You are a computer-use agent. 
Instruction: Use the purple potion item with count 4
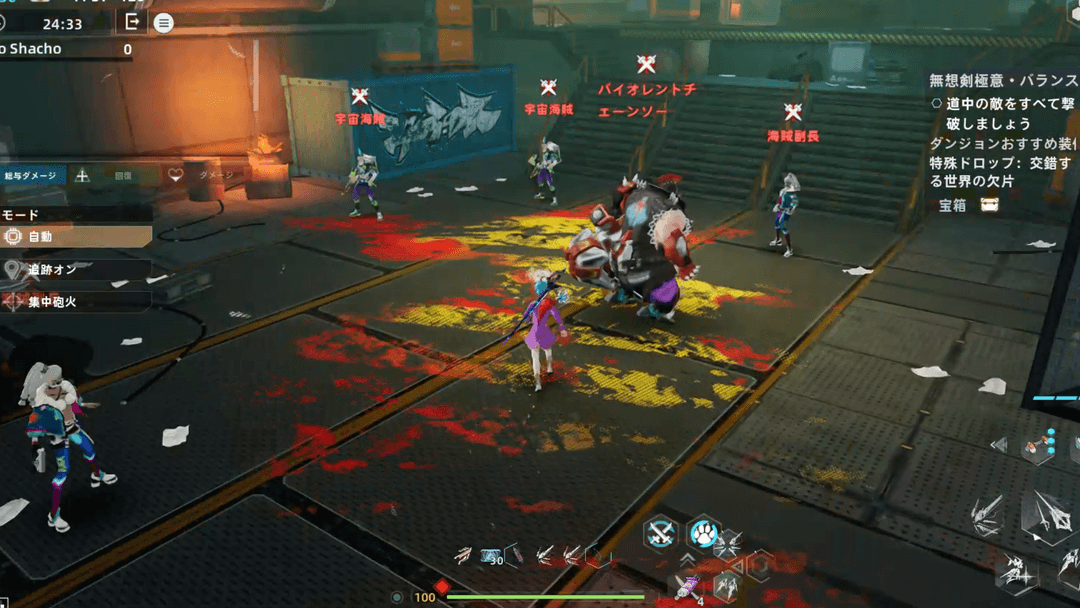tap(686, 587)
